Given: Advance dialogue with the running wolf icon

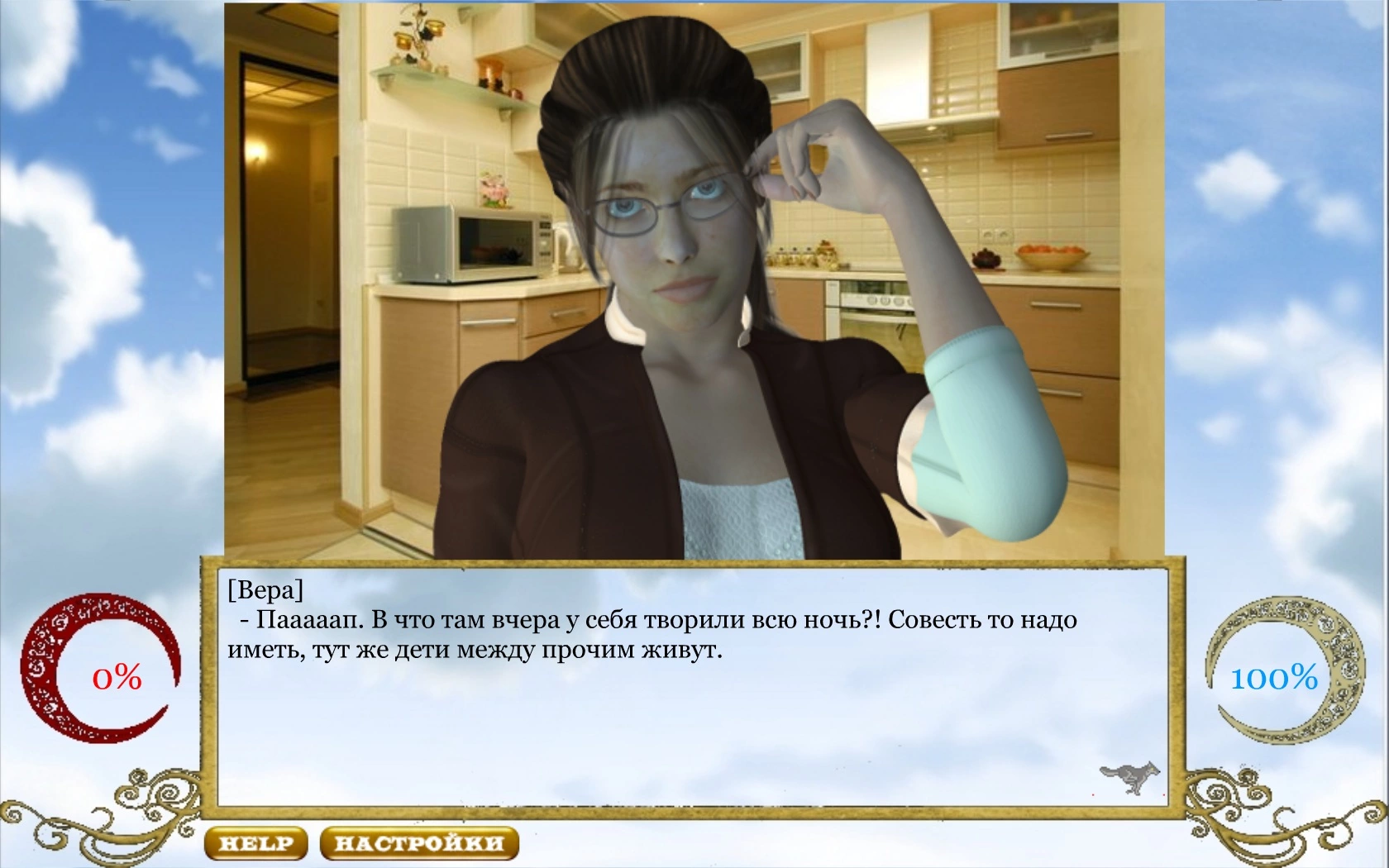Looking at the screenshot, I should (1129, 777).
